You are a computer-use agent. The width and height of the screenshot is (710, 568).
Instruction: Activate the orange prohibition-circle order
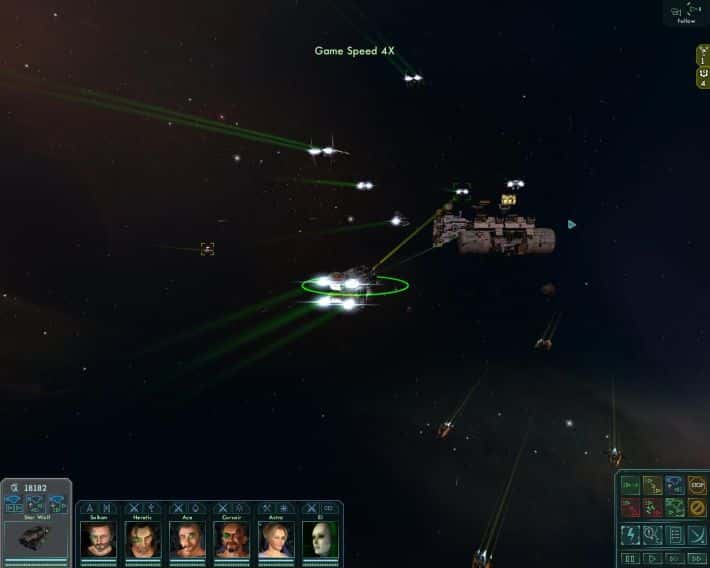697,508
